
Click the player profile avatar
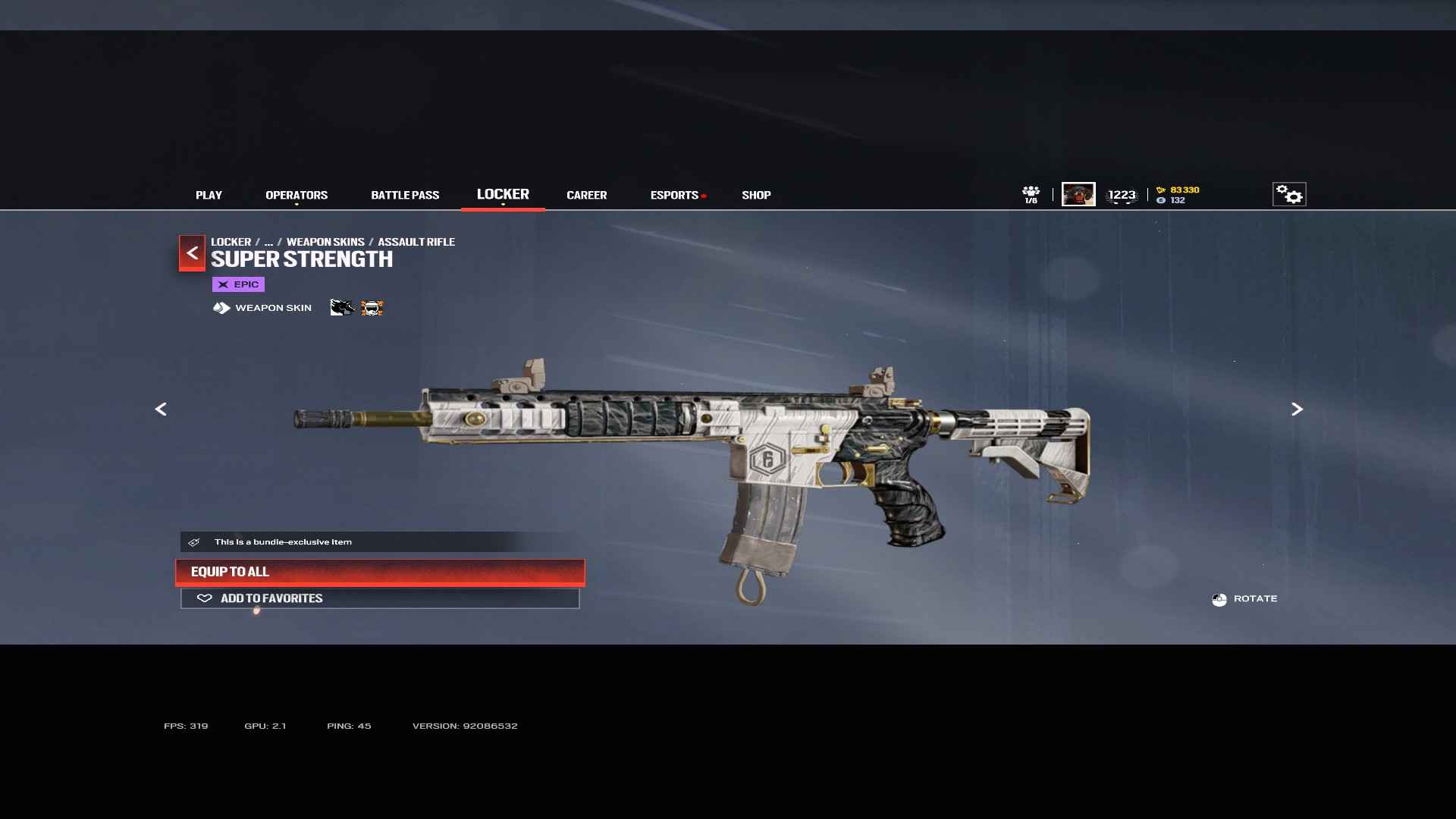pos(1078,195)
